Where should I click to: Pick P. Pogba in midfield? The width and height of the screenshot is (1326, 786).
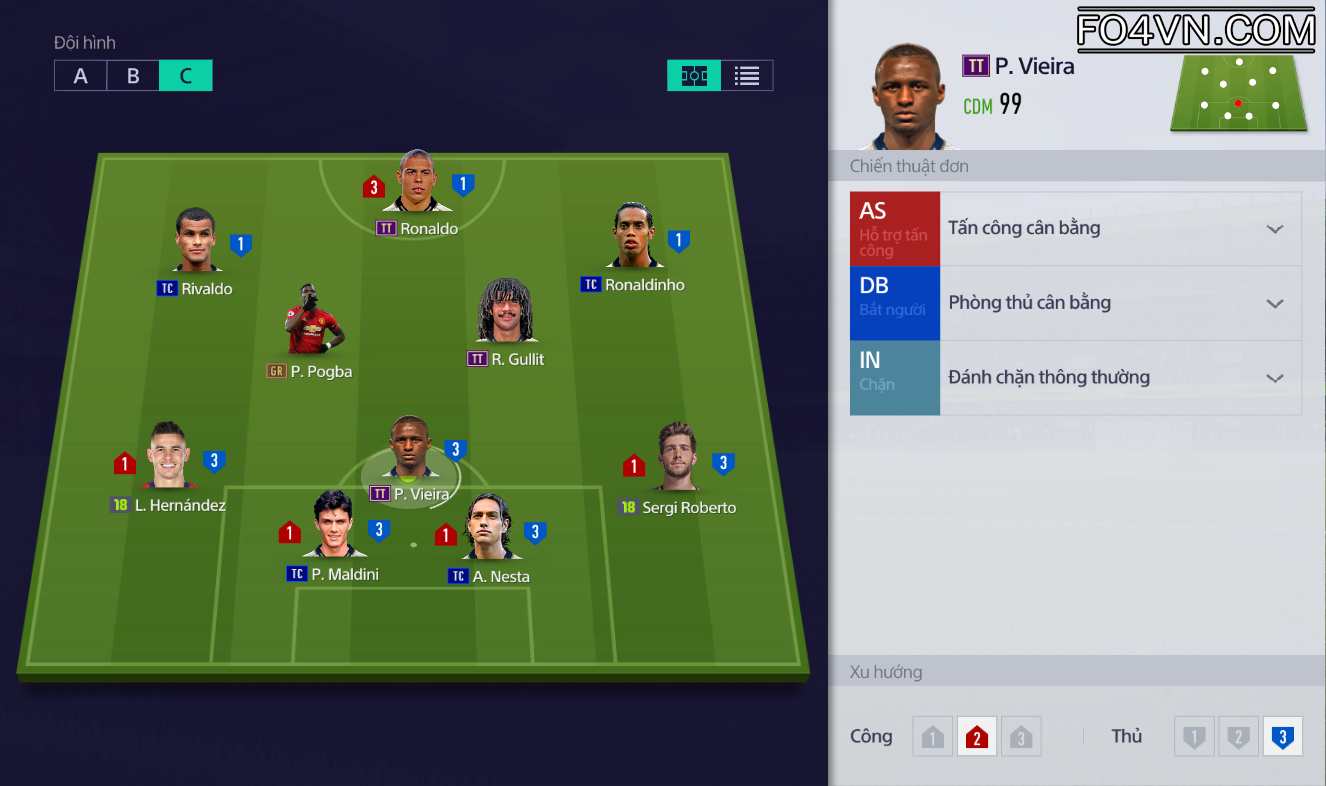pyautogui.click(x=314, y=322)
